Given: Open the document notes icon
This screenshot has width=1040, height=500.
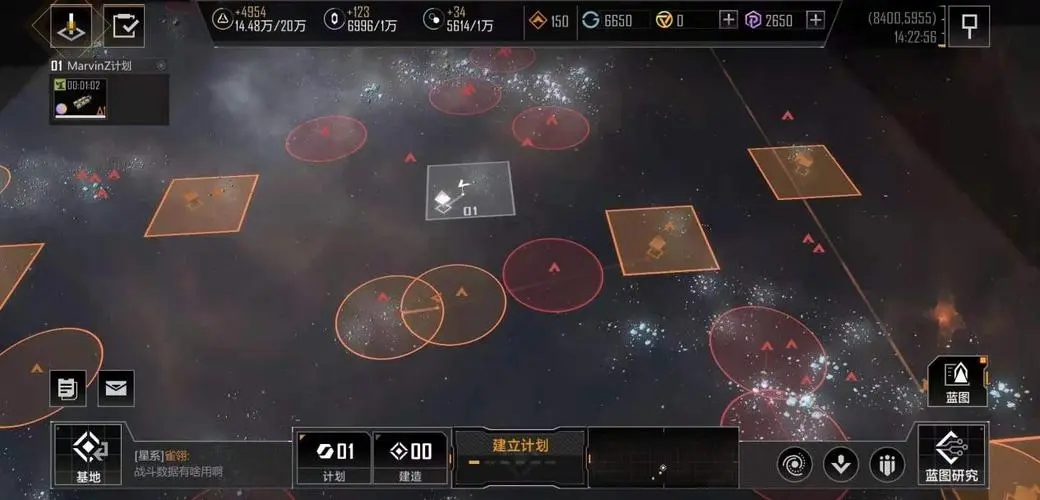Looking at the screenshot, I should (67, 388).
